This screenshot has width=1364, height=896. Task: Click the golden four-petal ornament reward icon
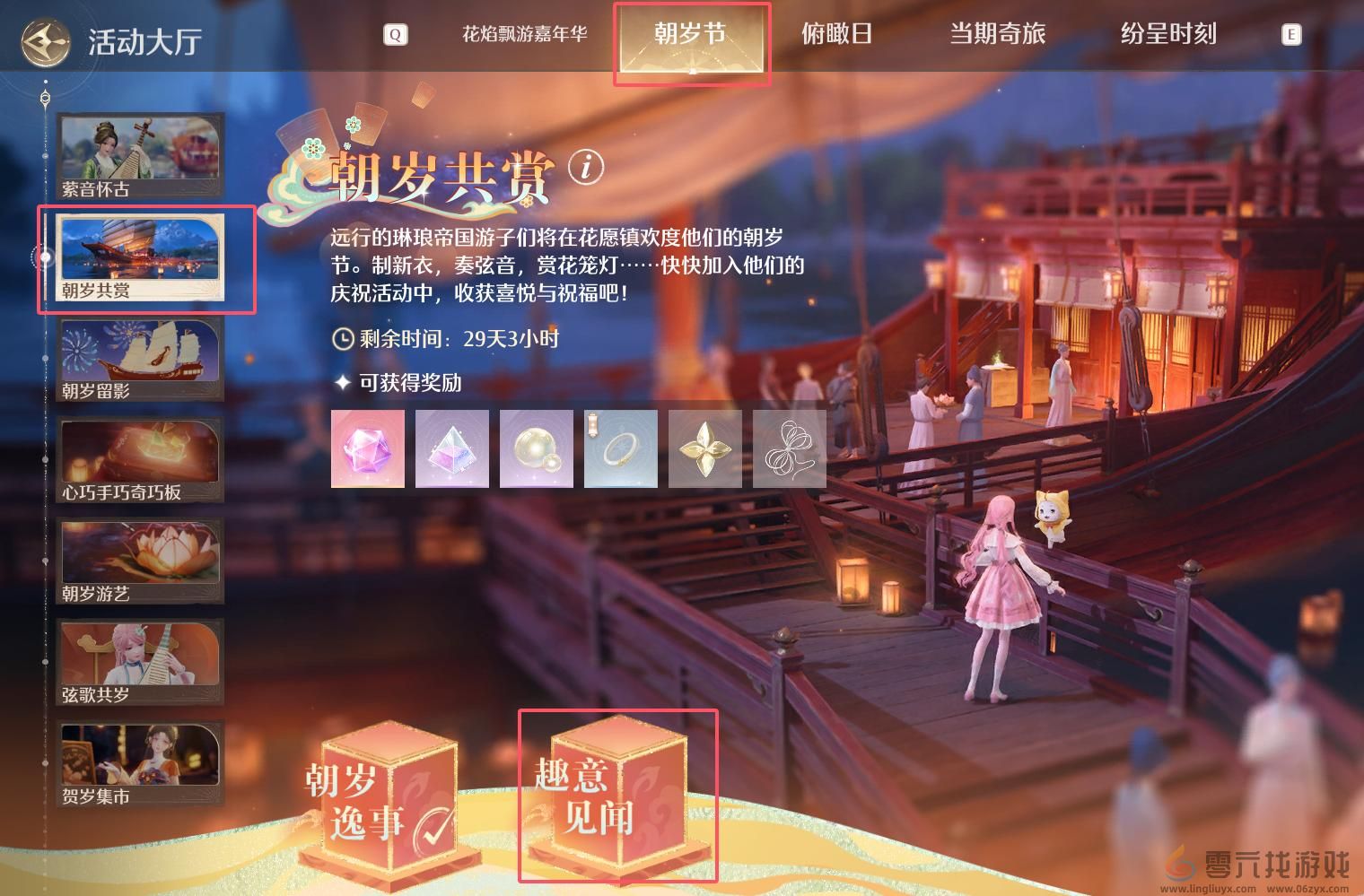click(x=704, y=448)
